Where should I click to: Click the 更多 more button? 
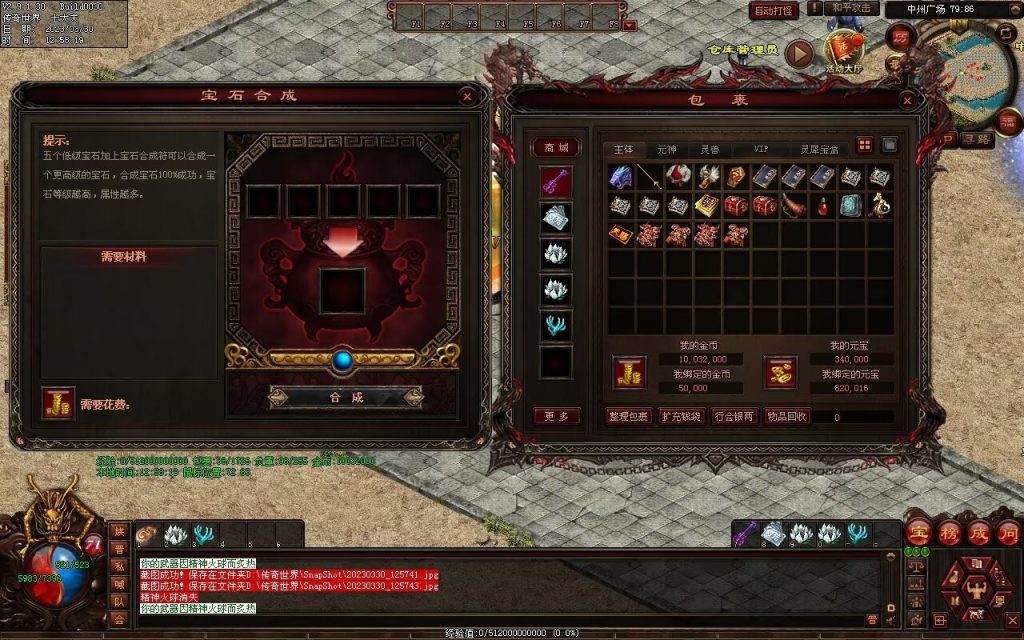[x=556, y=416]
